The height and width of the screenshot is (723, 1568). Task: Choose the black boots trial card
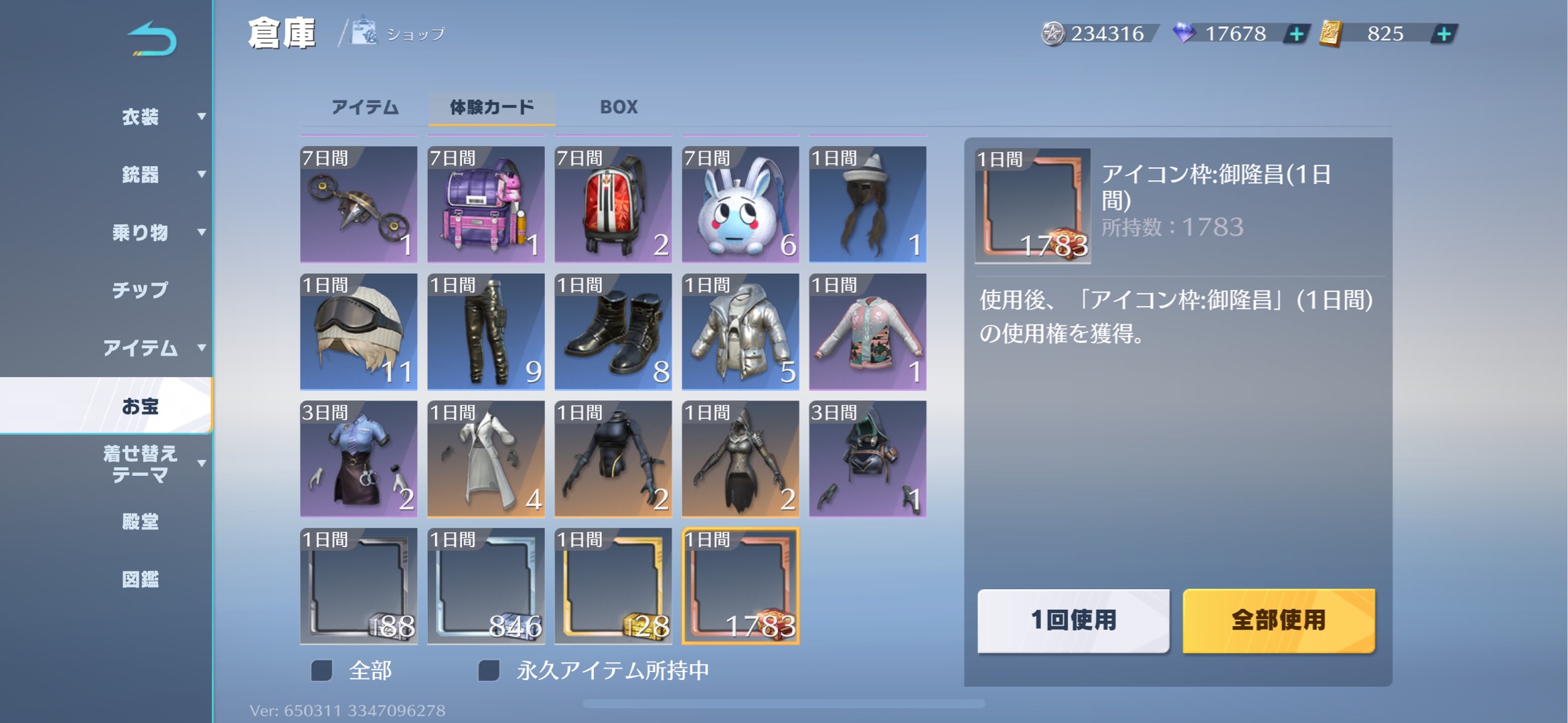coord(613,331)
